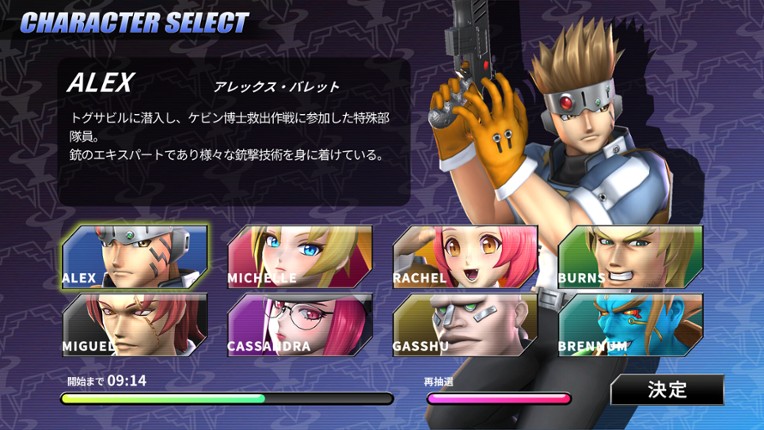Pick the RACHEL character portrait

[465, 257]
